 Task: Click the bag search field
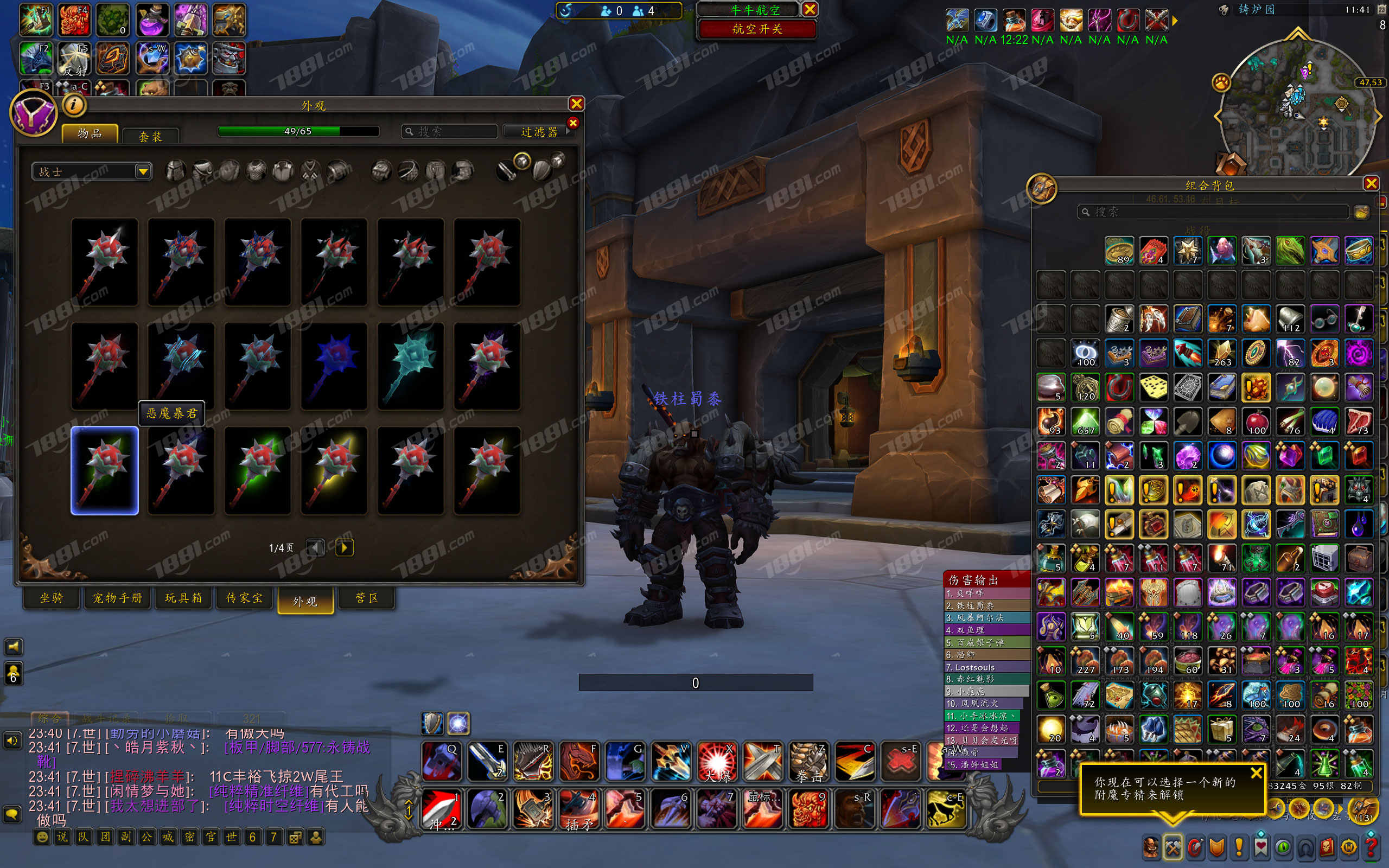pyautogui.click(x=1214, y=212)
